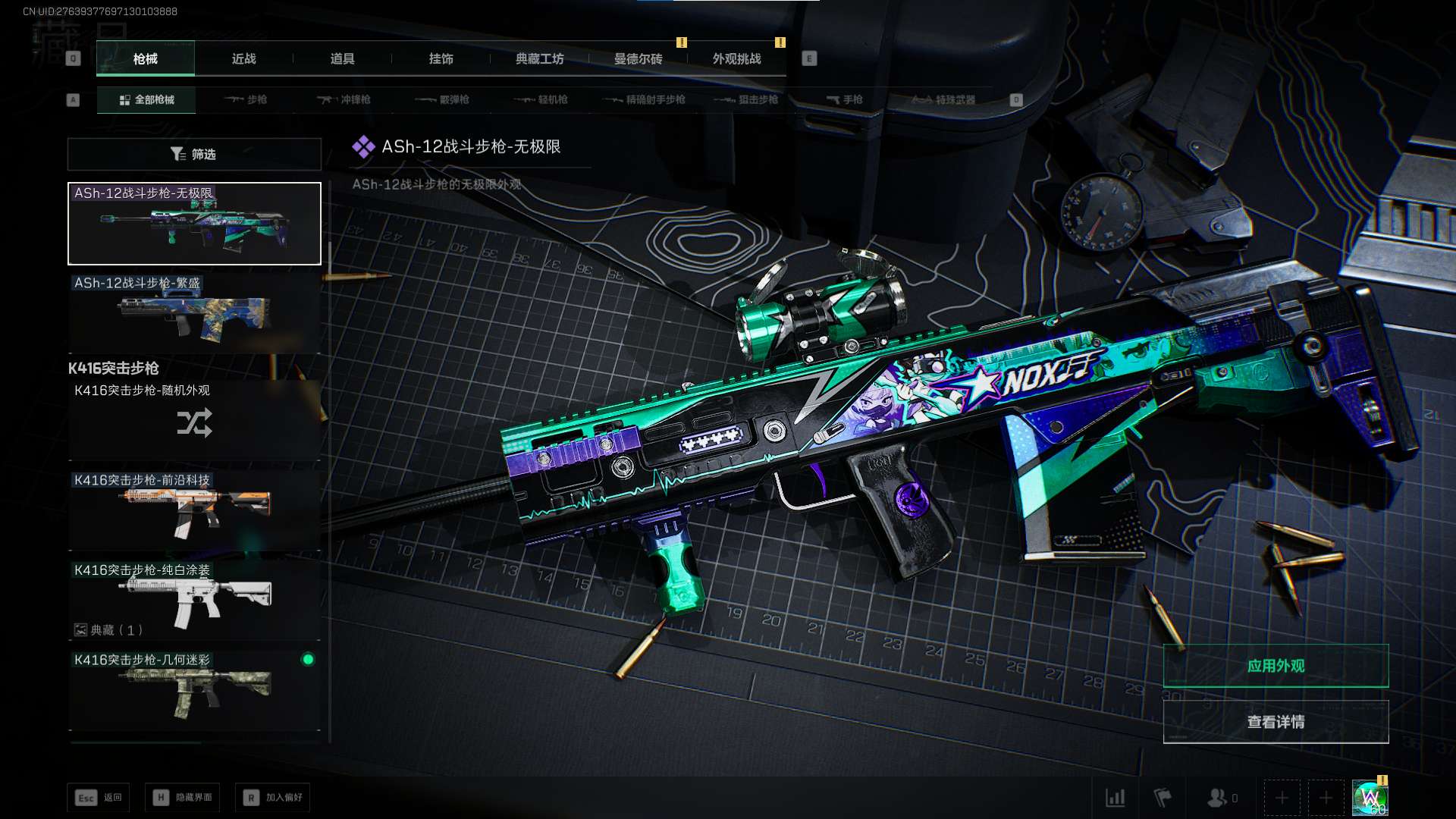1456x819 pixels.
Task: Select the K416 纯白涂装 white skin
Action: [194, 599]
